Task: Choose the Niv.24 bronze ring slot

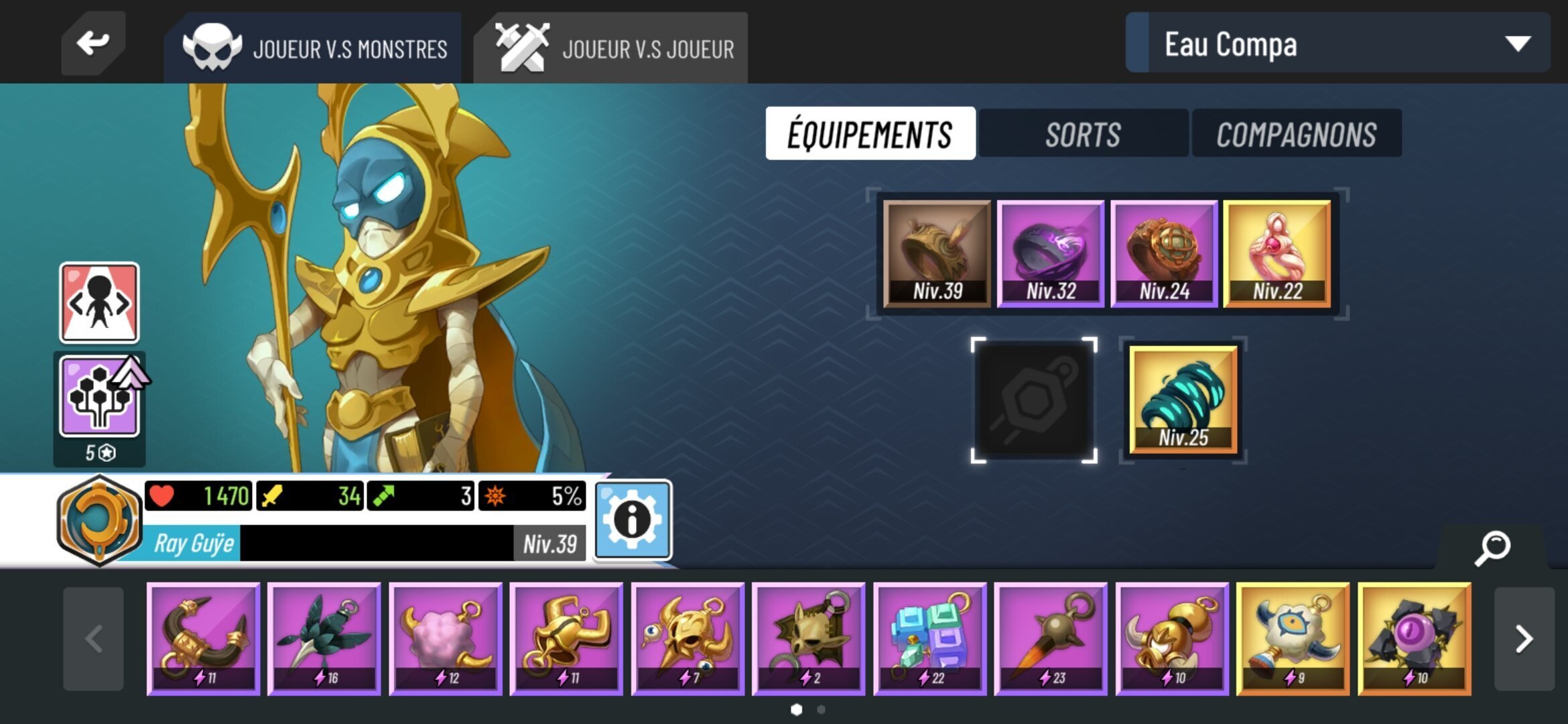Action: 1163,254
